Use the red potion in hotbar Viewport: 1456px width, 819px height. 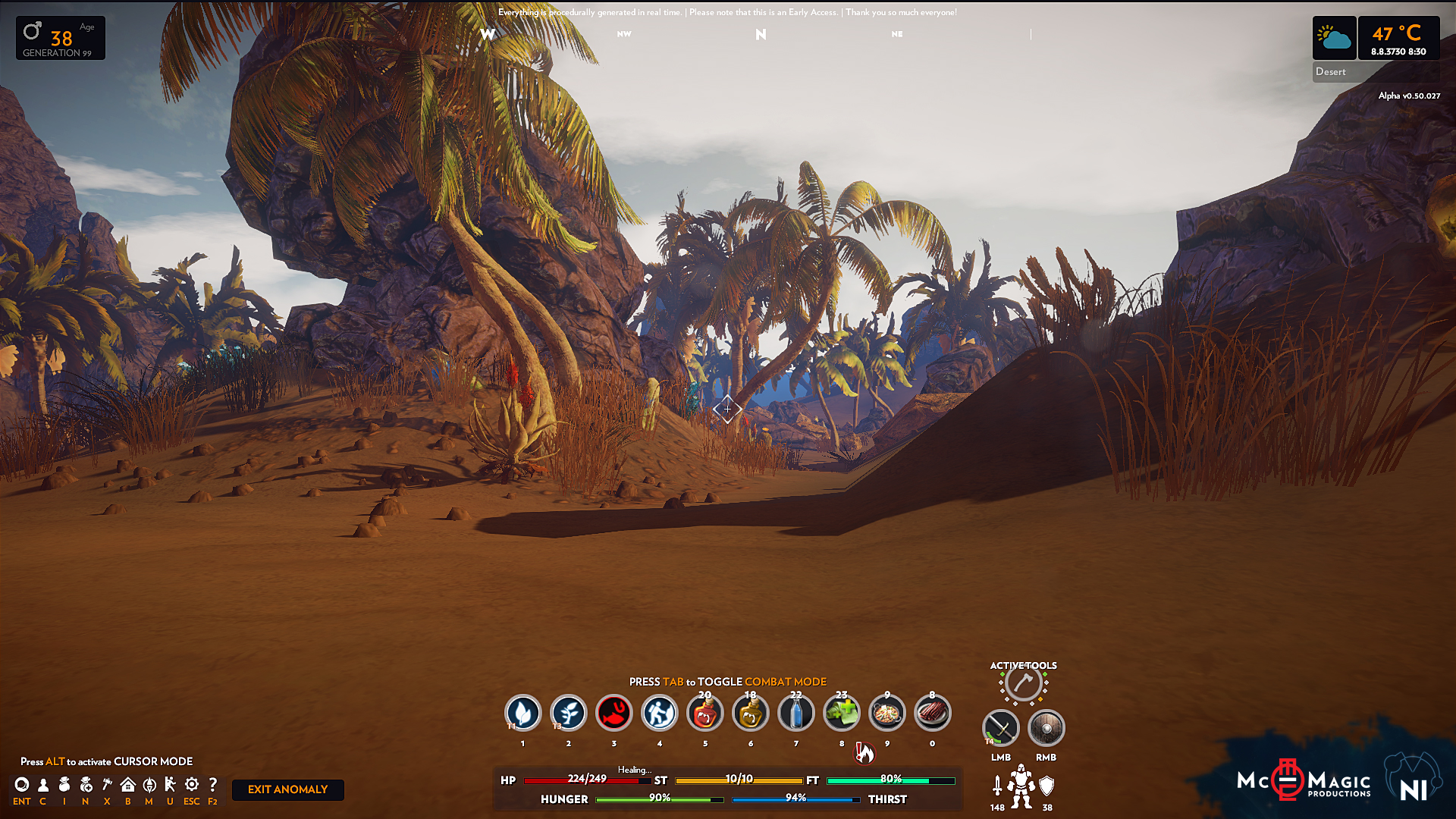[x=704, y=713]
